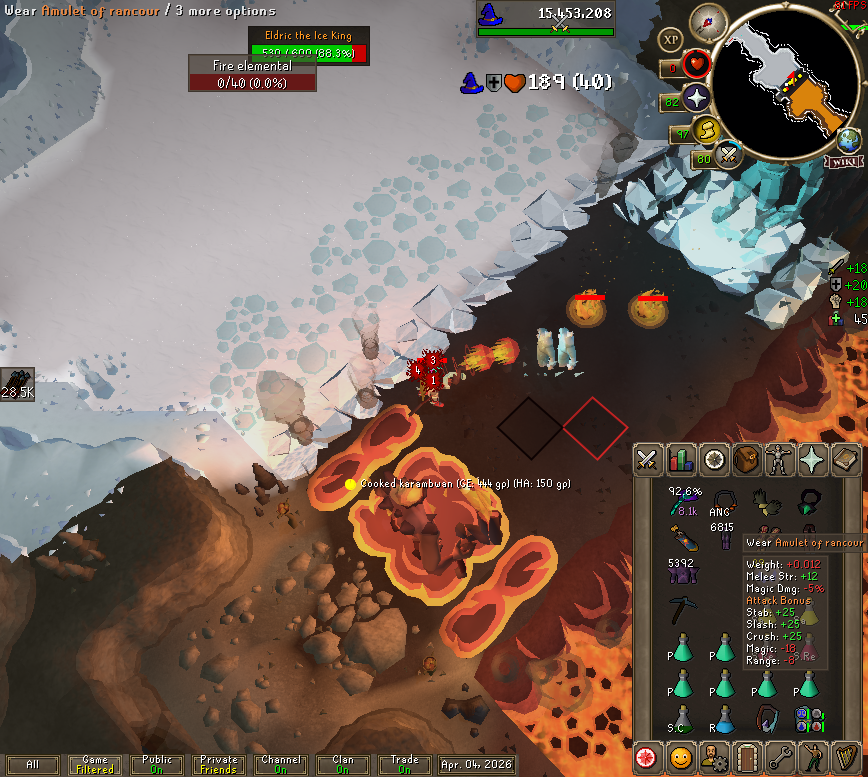Open the Music Player harp tab
Viewport: 868px width, 777px height.
(x=846, y=757)
